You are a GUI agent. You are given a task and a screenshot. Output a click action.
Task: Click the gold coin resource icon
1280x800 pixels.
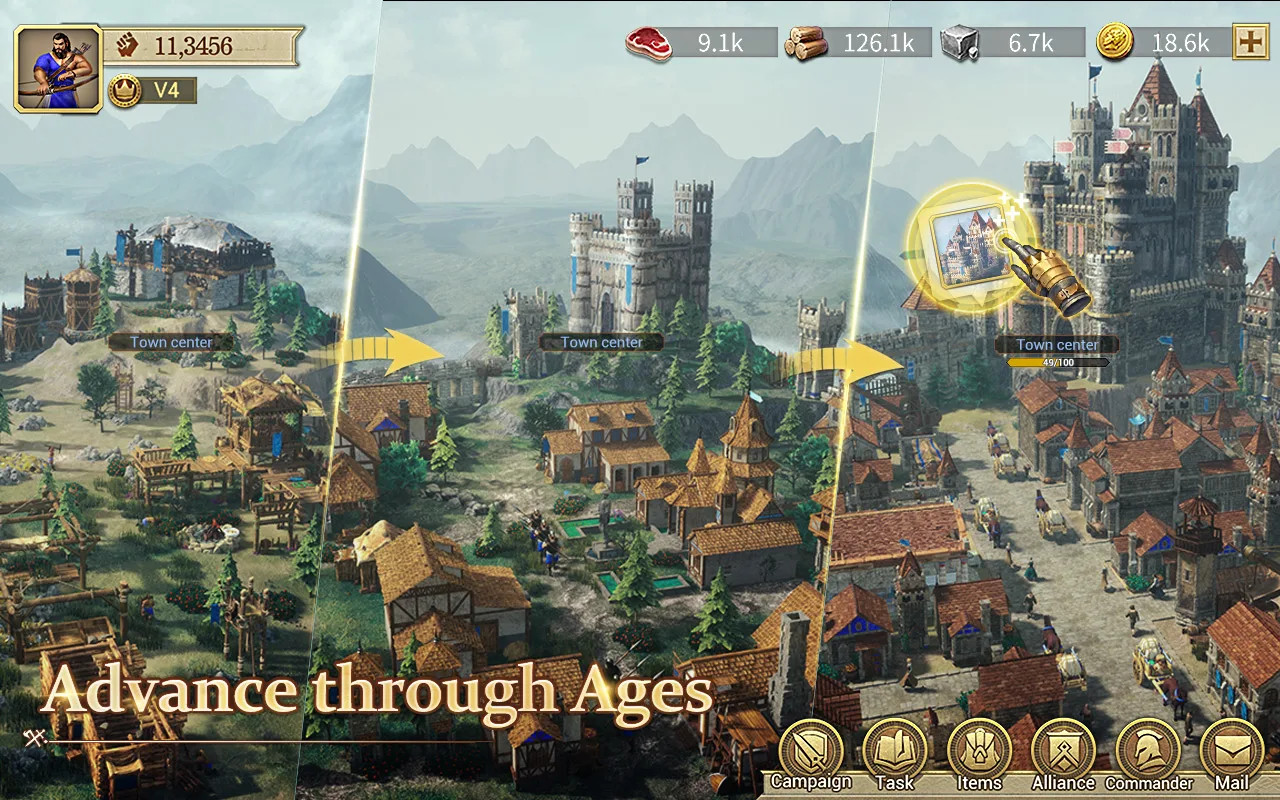(1114, 43)
